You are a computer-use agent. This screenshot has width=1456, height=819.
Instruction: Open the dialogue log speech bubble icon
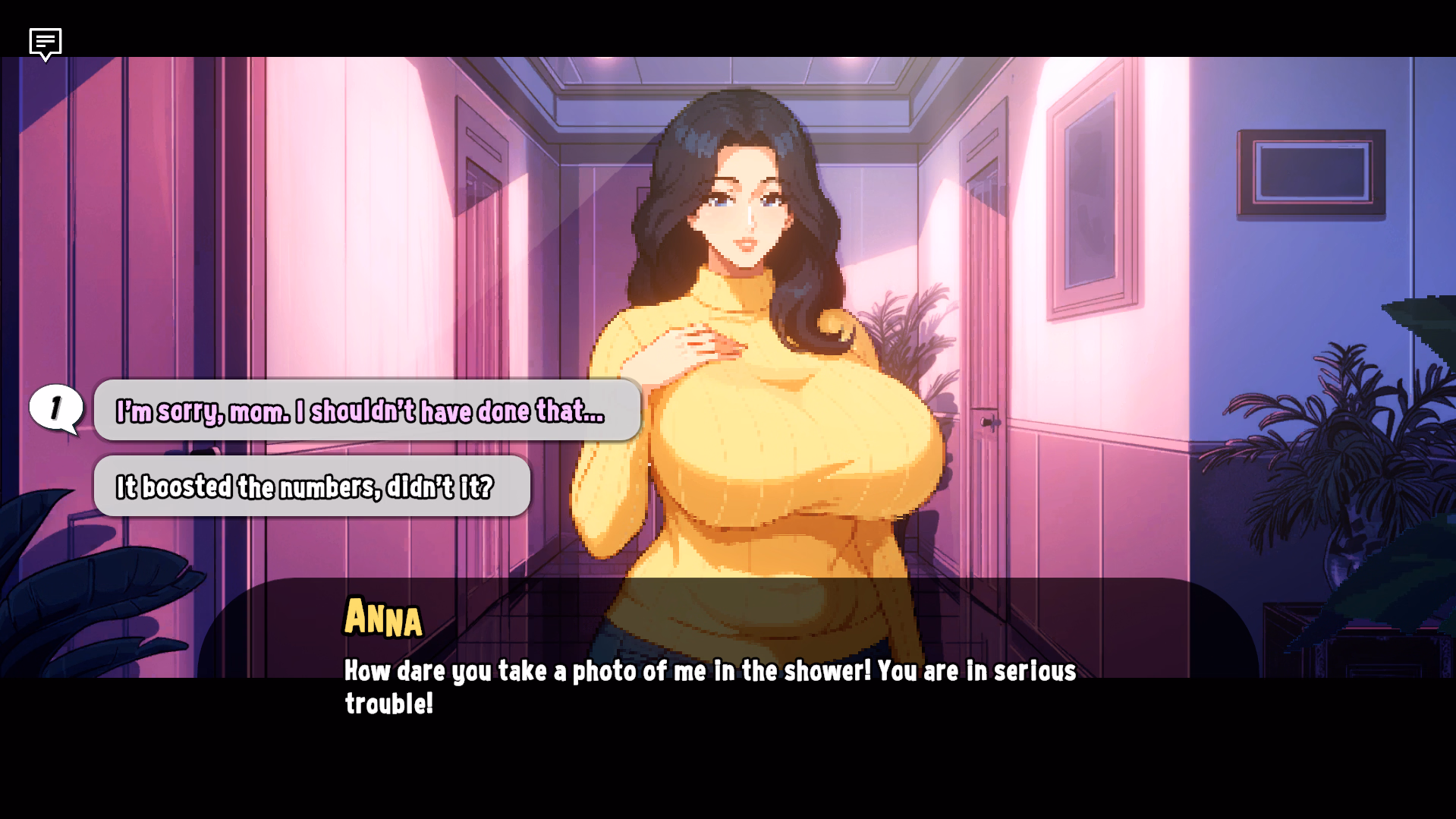46,43
